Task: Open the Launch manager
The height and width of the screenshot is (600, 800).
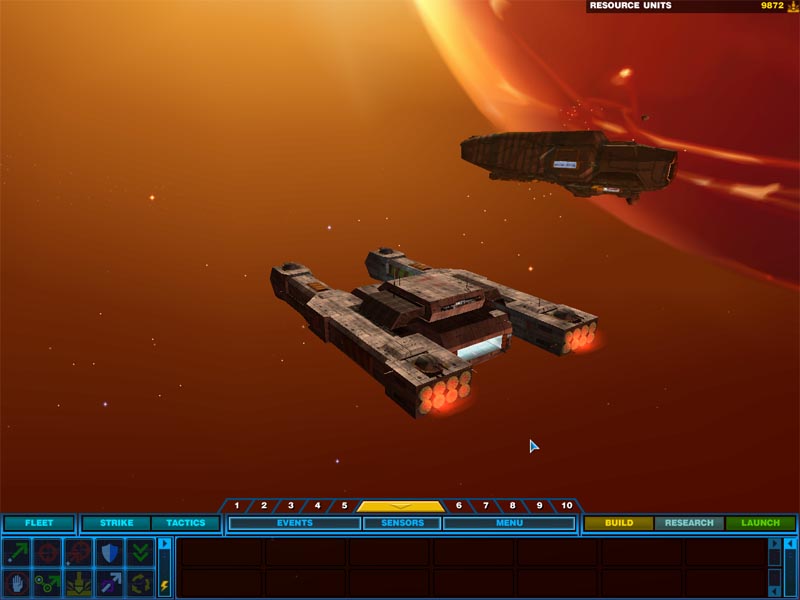Action: 760,523
